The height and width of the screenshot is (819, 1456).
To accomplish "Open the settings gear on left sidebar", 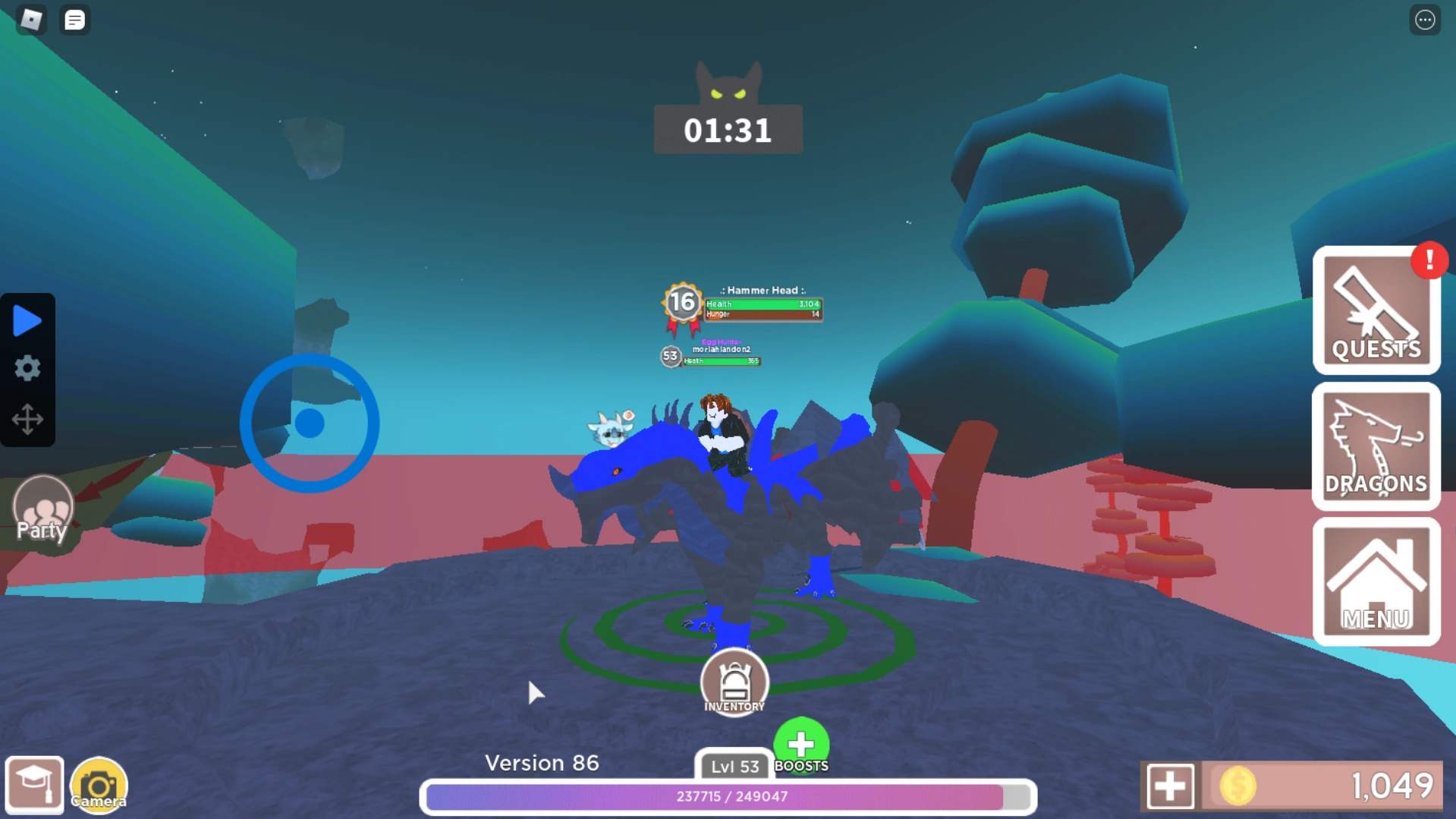I will tap(27, 369).
